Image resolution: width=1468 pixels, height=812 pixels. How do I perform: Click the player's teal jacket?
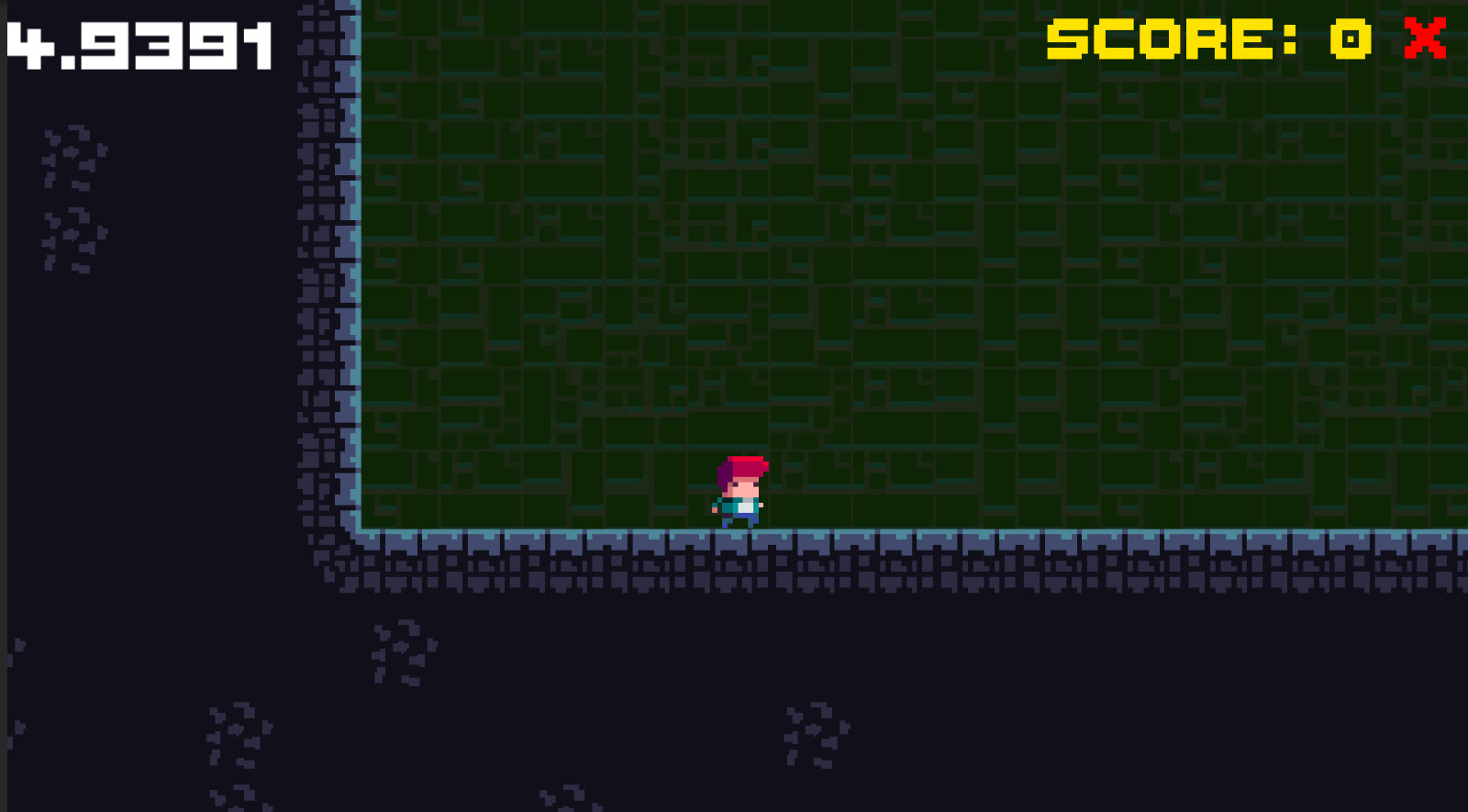(x=729, y=503)
